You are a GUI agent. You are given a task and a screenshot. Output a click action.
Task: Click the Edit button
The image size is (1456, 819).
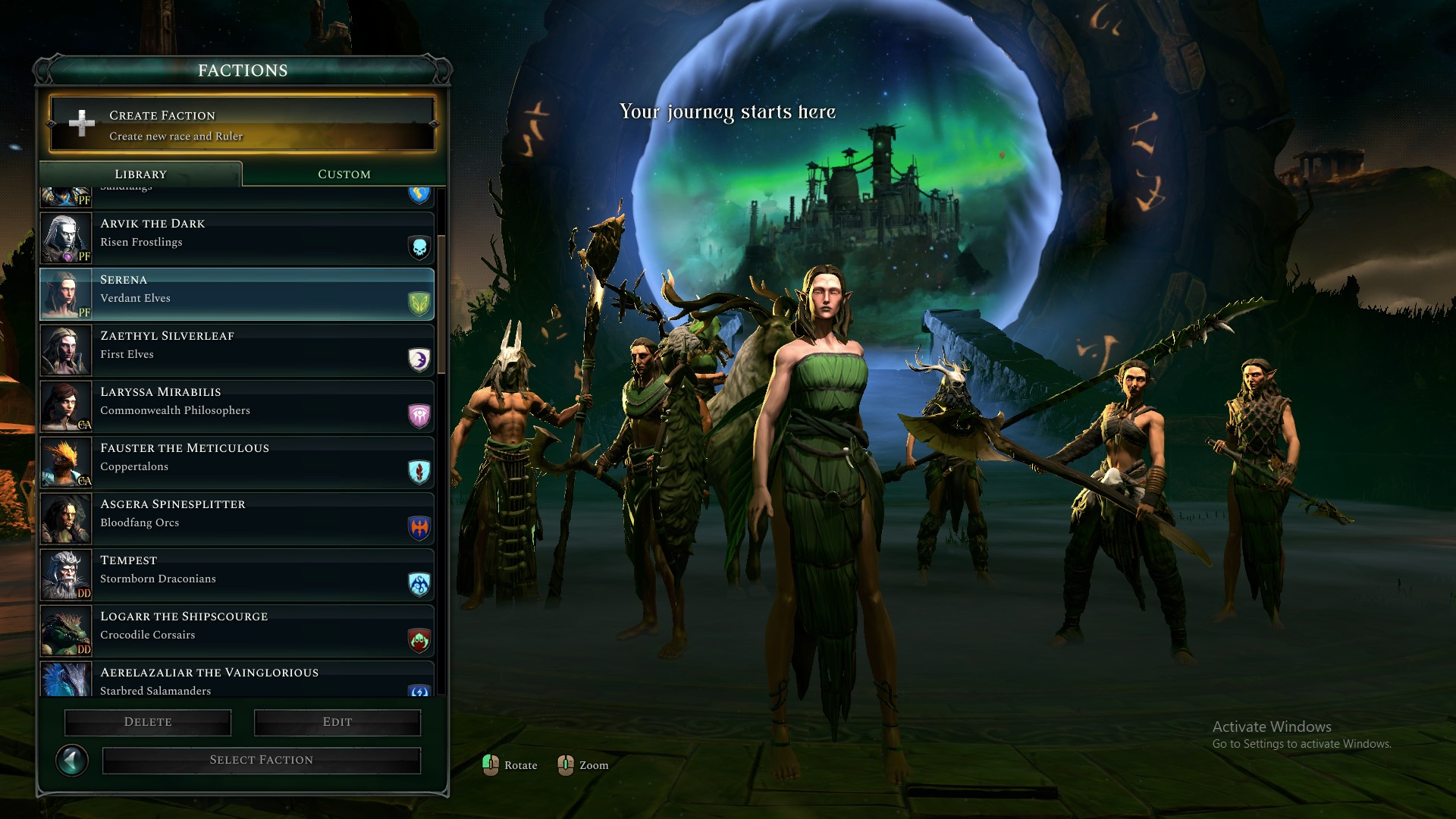337,722
